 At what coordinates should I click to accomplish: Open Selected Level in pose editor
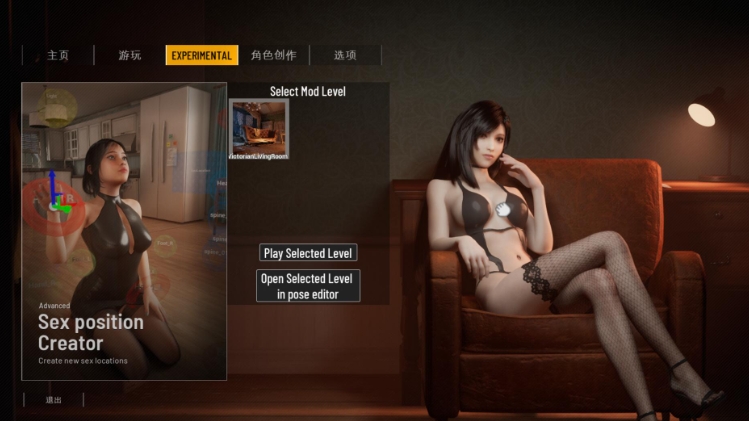click(308, 286)
